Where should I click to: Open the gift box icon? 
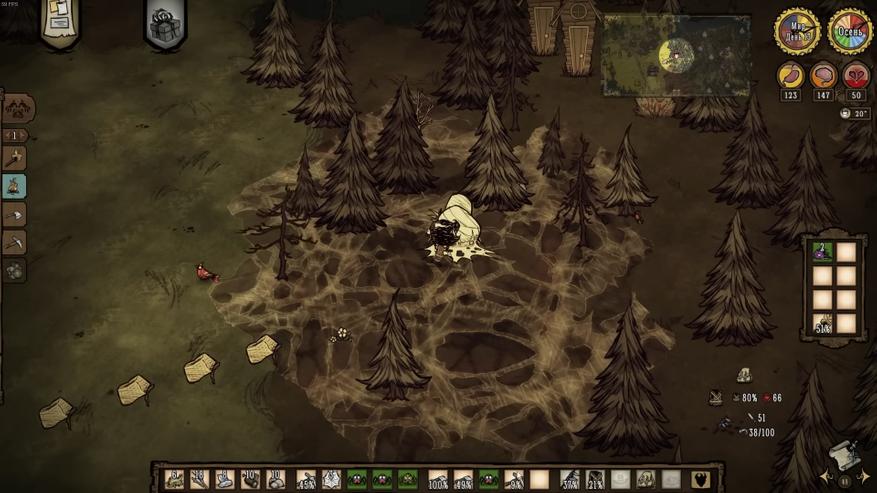(x=165, y=22)
